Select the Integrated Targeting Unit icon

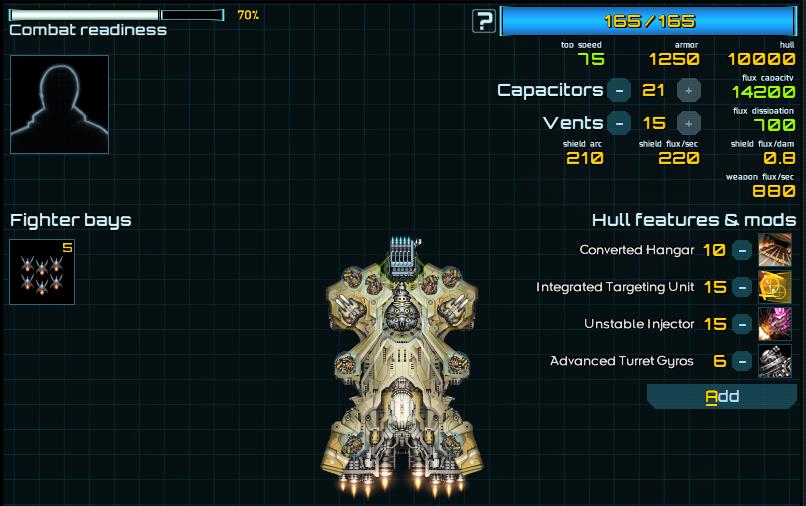point(775,287)
